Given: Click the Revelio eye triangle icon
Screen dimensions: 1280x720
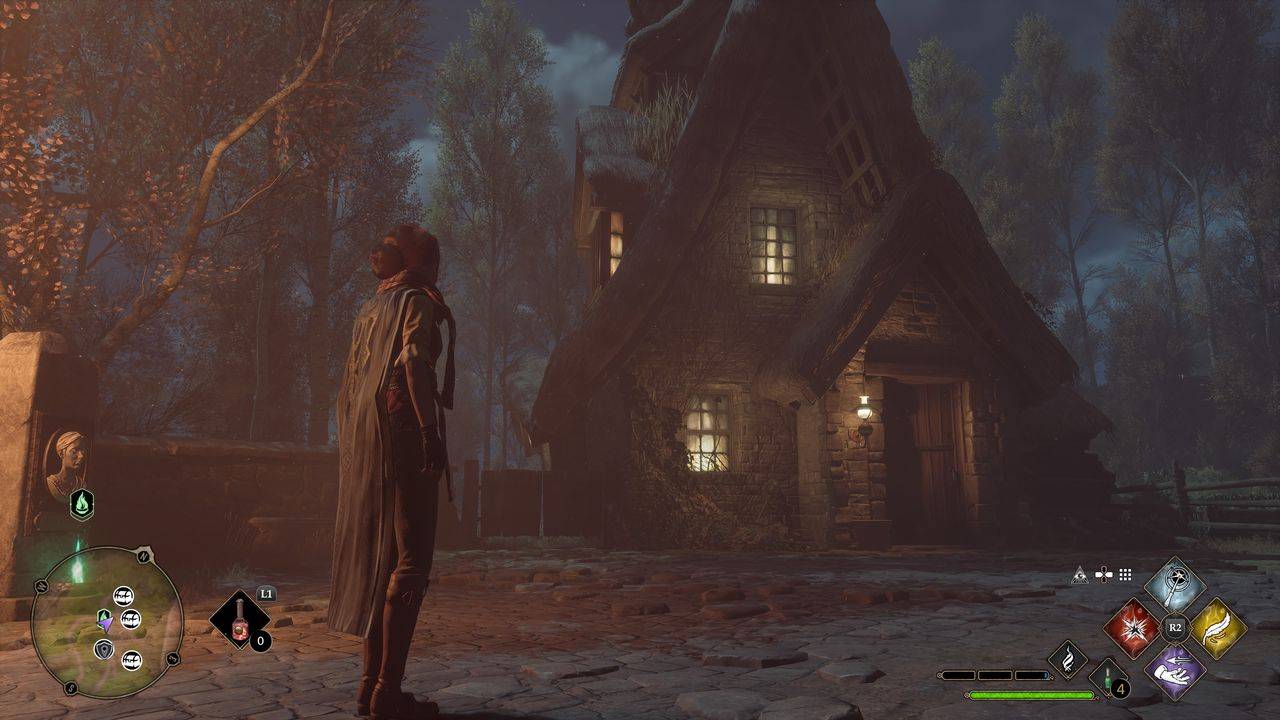Looking at the screenshot, I should pos(1080,575).
